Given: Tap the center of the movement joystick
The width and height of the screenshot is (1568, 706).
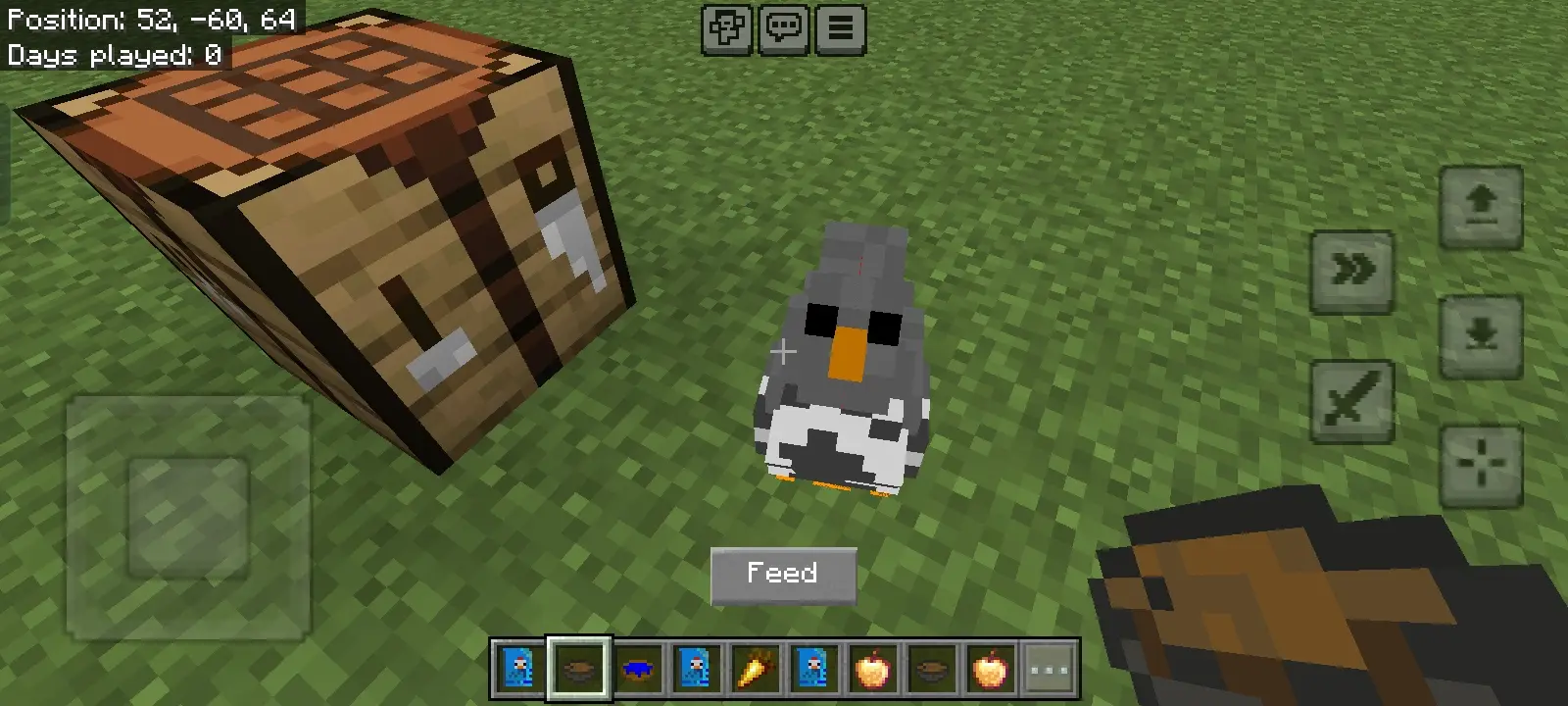Looking at the screenshot, I should [x=188, y=518].
